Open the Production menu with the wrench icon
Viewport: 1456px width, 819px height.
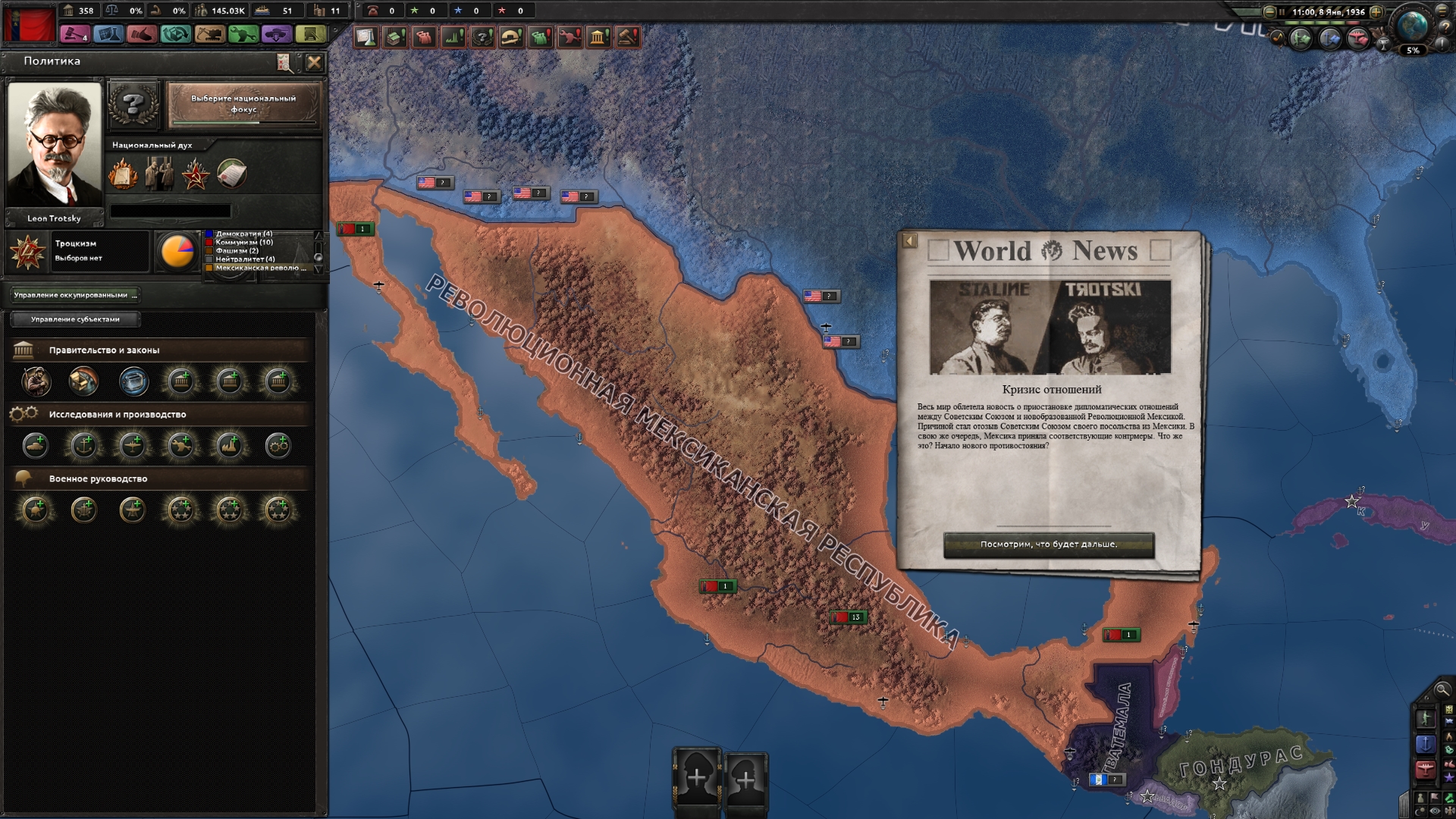click(x=240, y=33)
